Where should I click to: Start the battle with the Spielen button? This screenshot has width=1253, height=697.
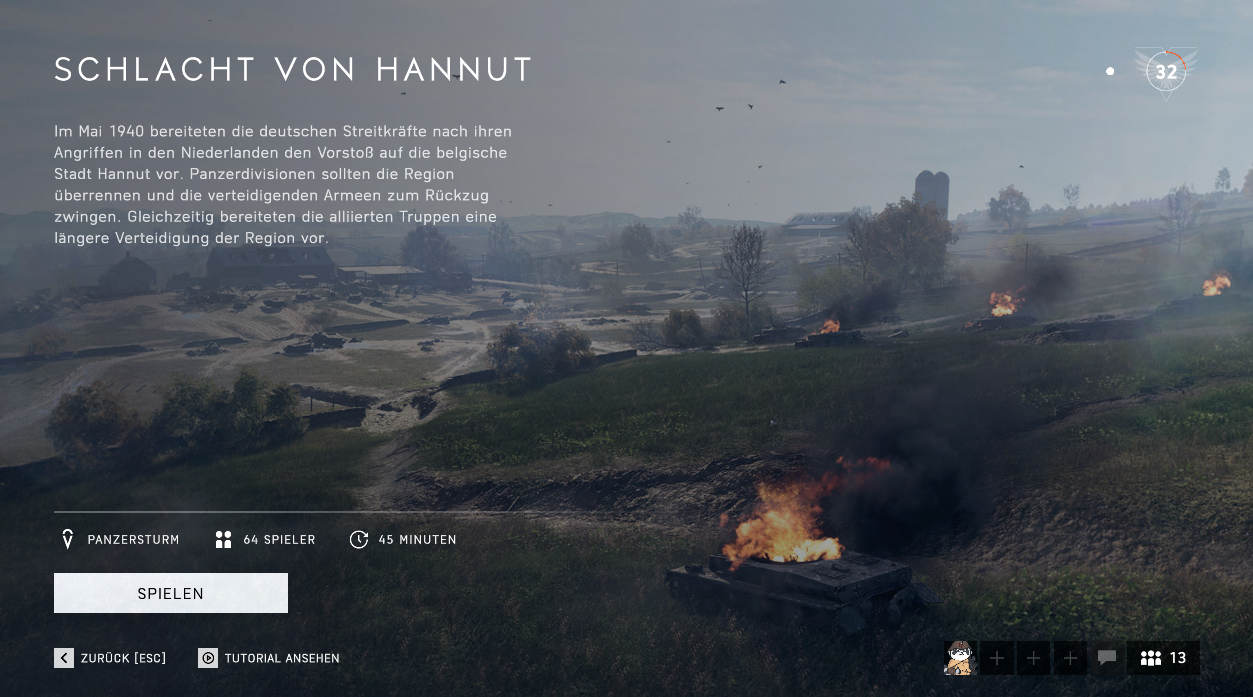[x=171, y=593]
